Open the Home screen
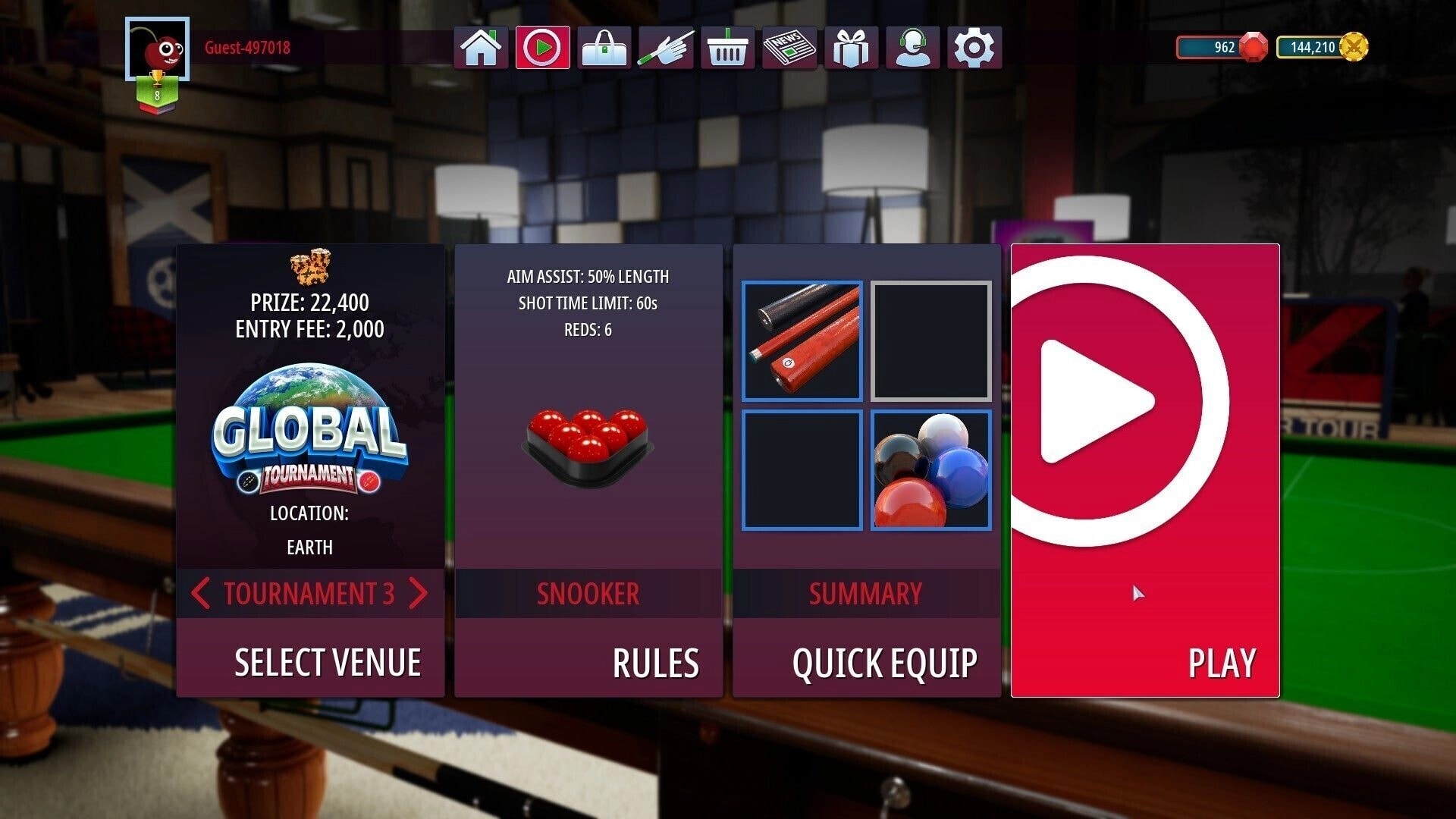The image size is (1456, 819). coord(482,47)
